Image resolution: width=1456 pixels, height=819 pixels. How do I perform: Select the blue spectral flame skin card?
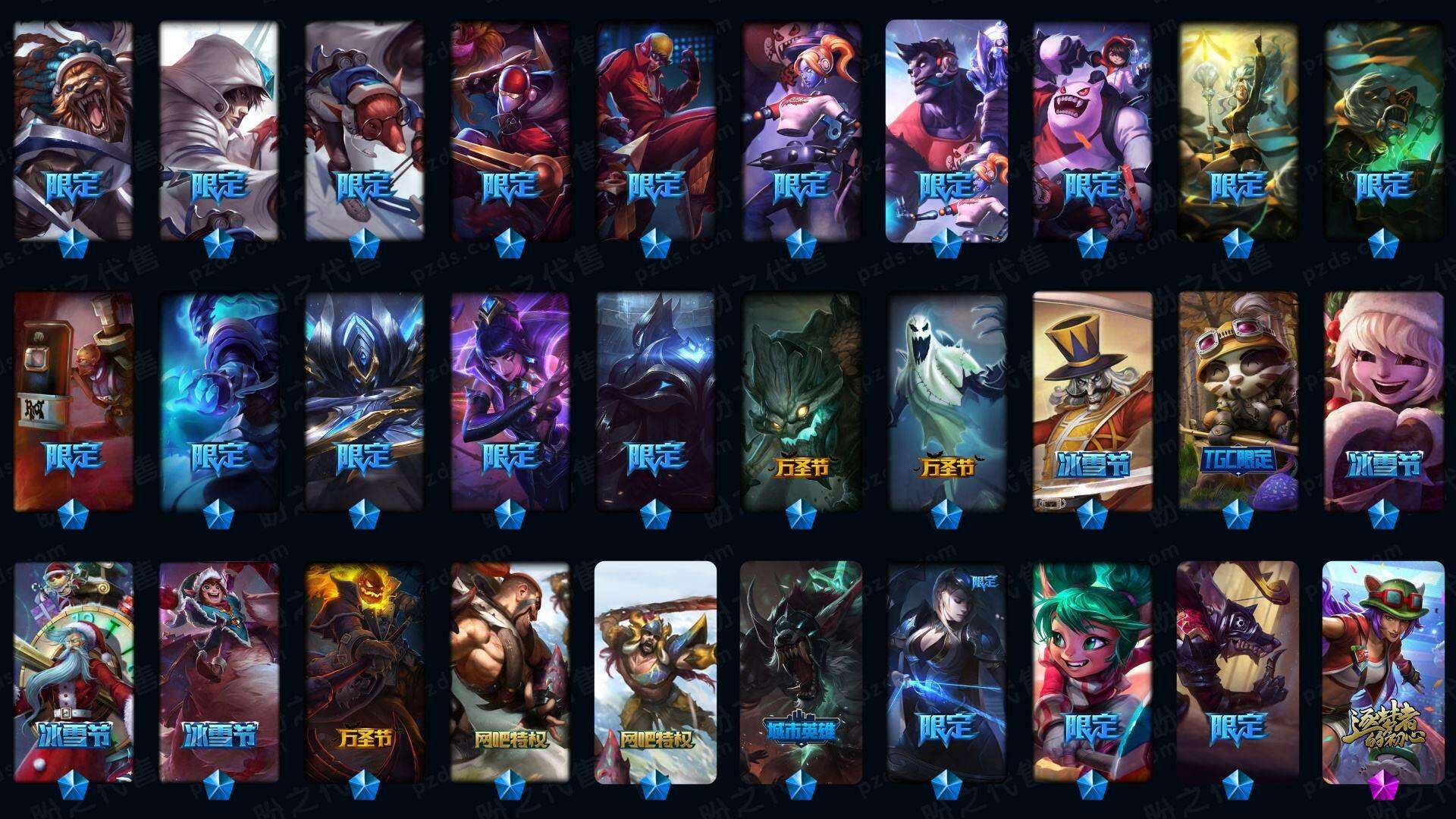[219, 400]
